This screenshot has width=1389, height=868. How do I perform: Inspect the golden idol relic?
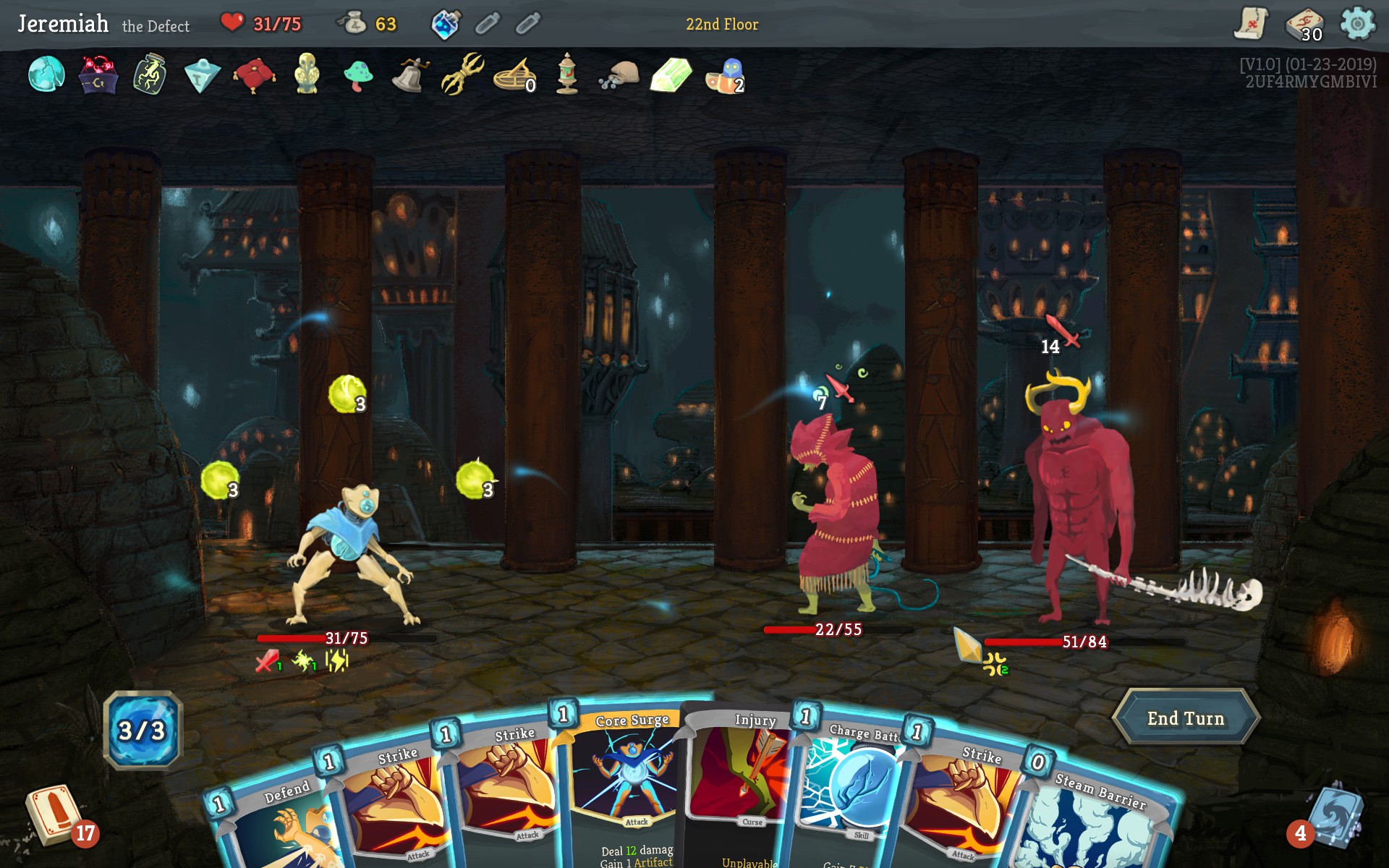click(307, 73)
